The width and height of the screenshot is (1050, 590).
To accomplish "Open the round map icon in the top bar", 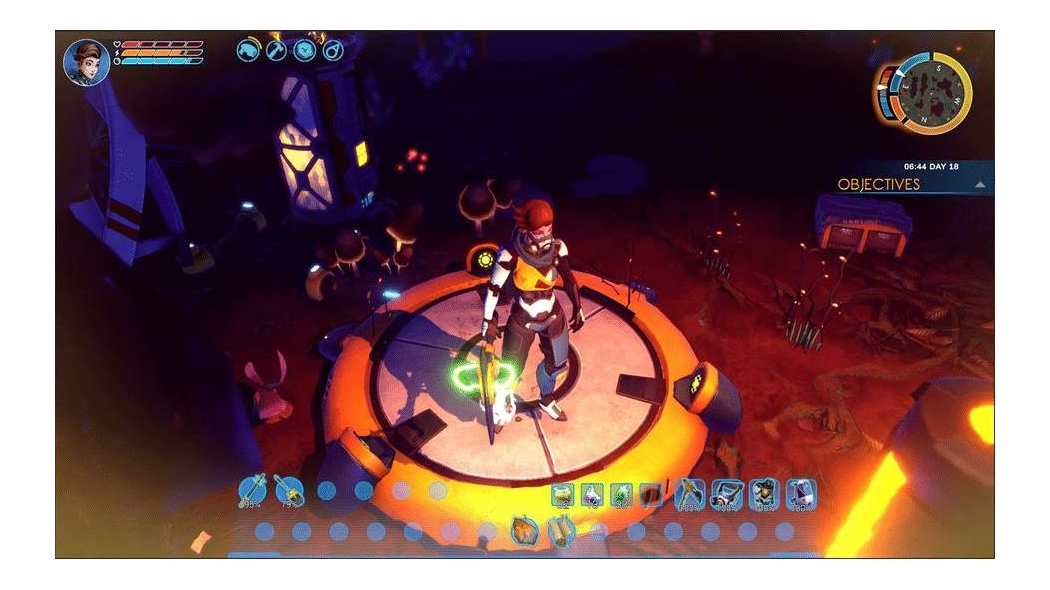I will 304,49.
